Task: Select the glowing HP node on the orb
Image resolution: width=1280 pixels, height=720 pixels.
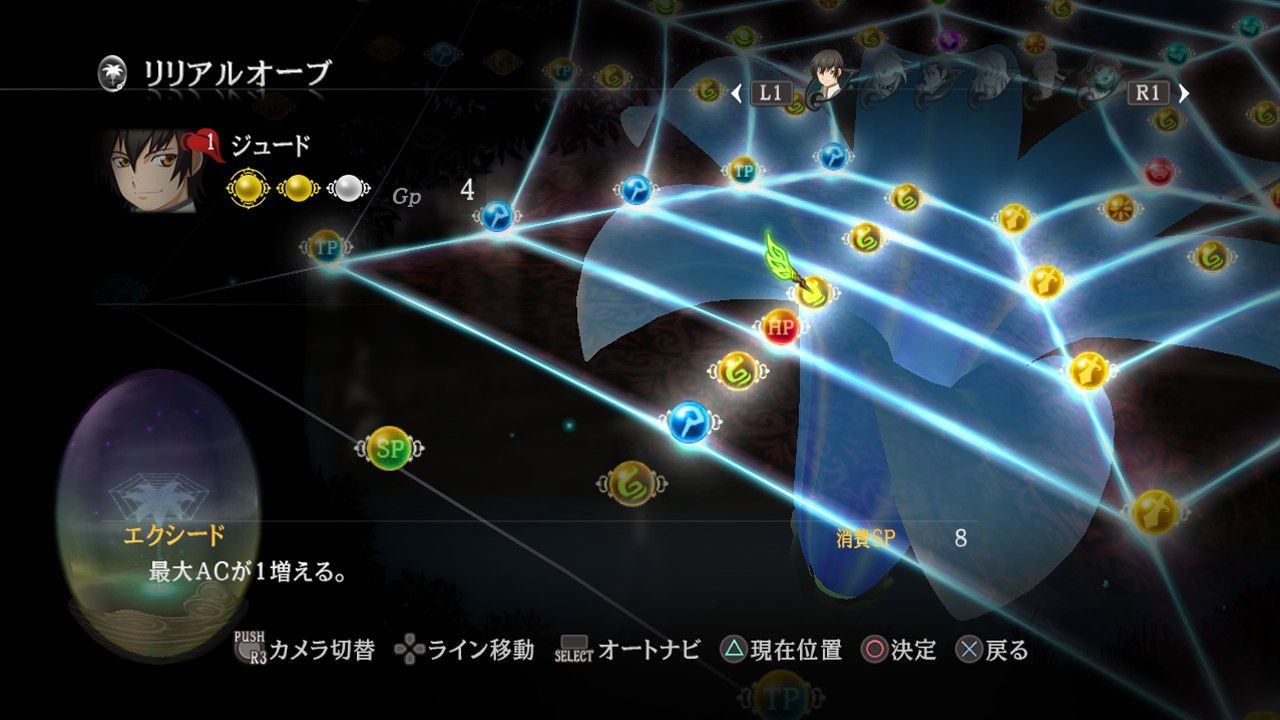Action: tap(779, 327)
